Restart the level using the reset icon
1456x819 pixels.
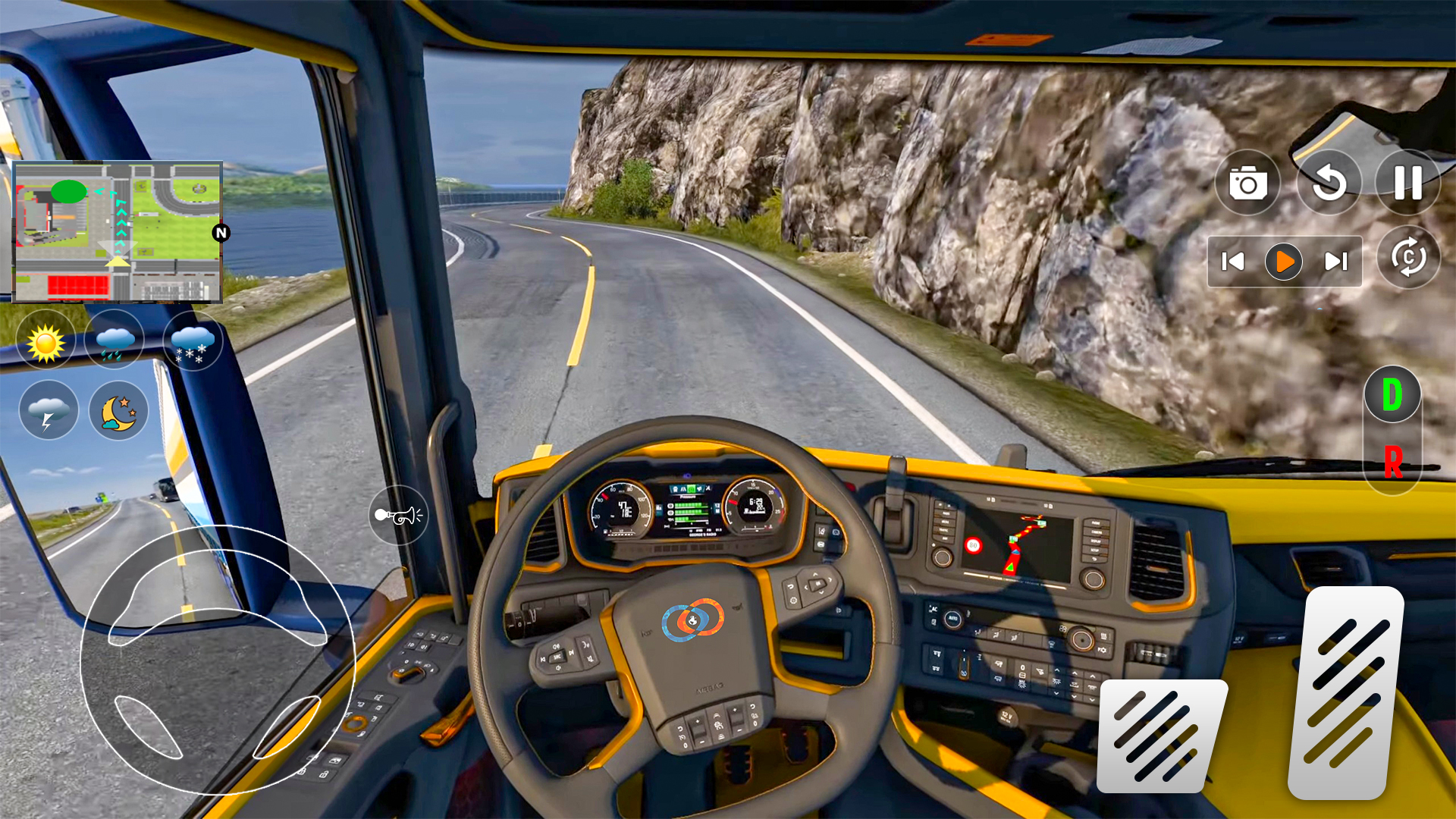[x=1328, y=182]
